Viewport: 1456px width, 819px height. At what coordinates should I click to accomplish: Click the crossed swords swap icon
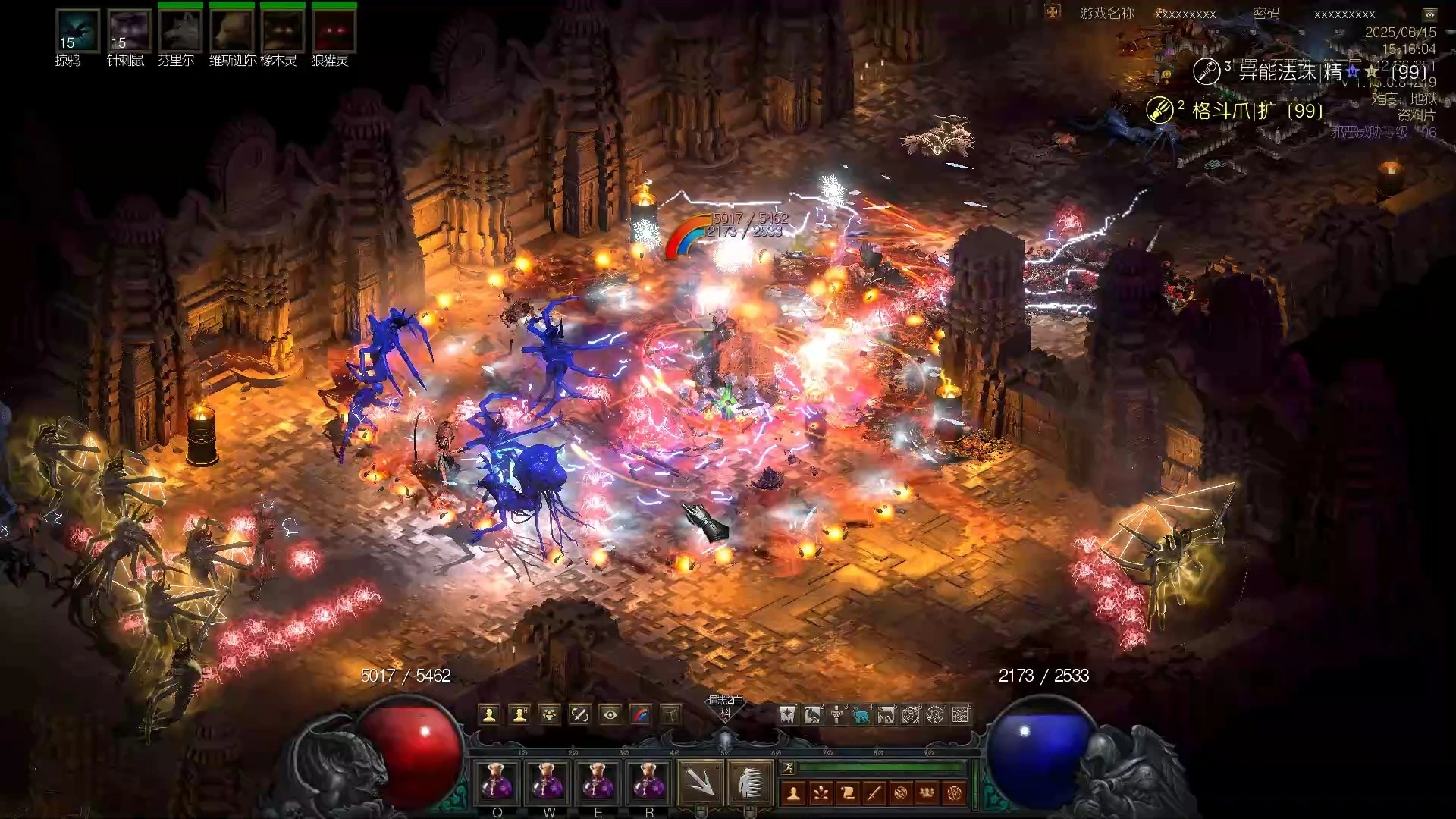coord(580,714)
